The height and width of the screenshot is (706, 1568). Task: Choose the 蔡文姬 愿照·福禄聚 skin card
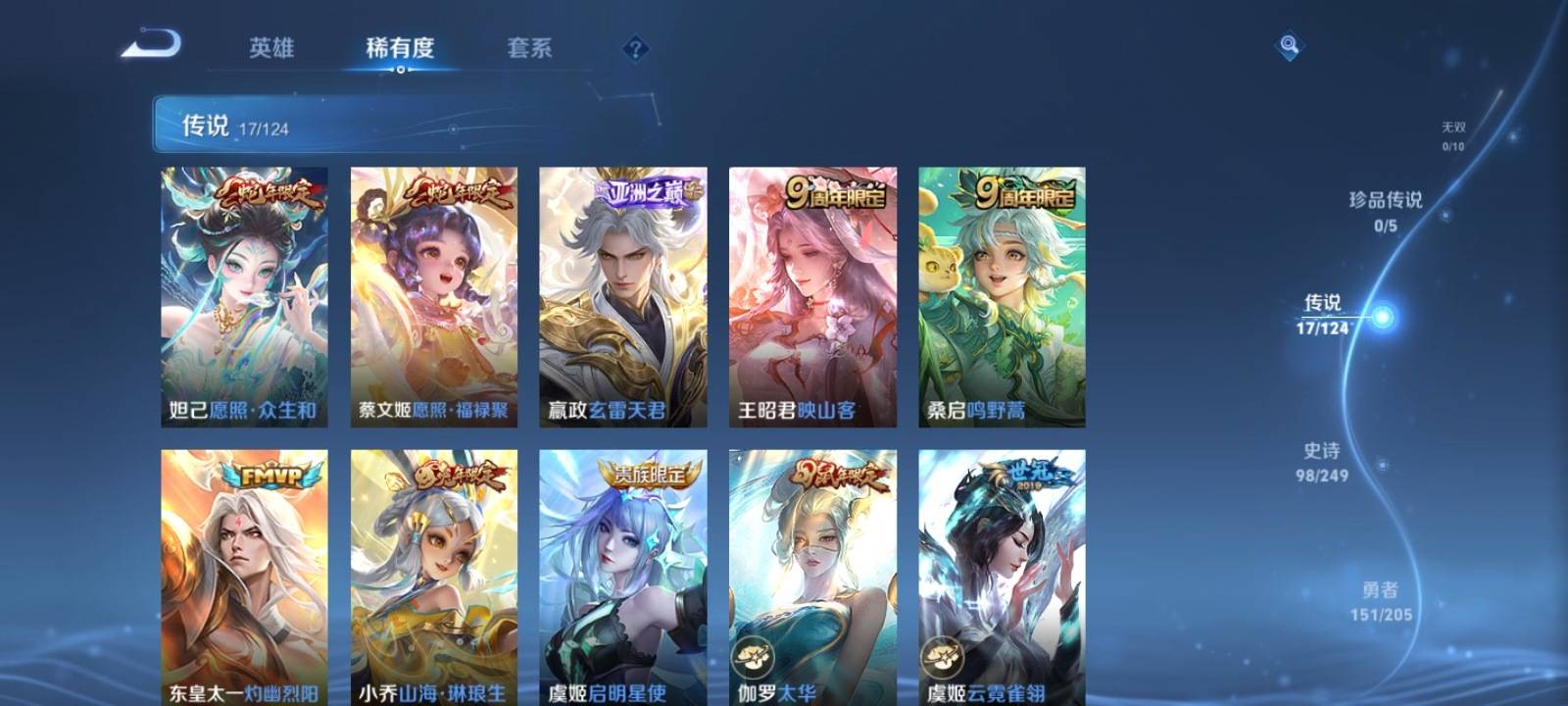tap(434, 296)
